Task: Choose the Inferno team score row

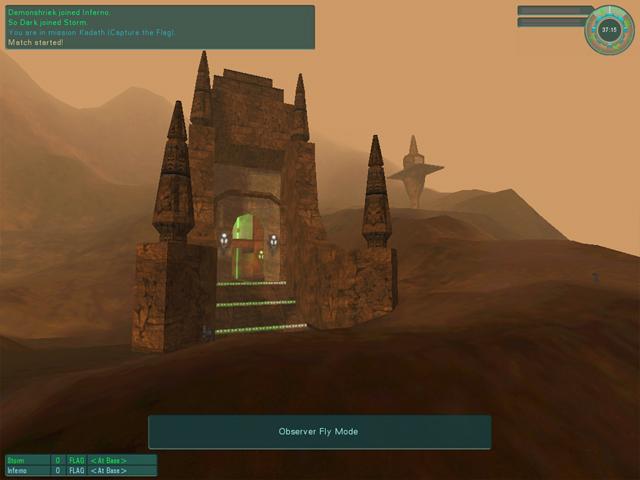Action: point(81,470)
